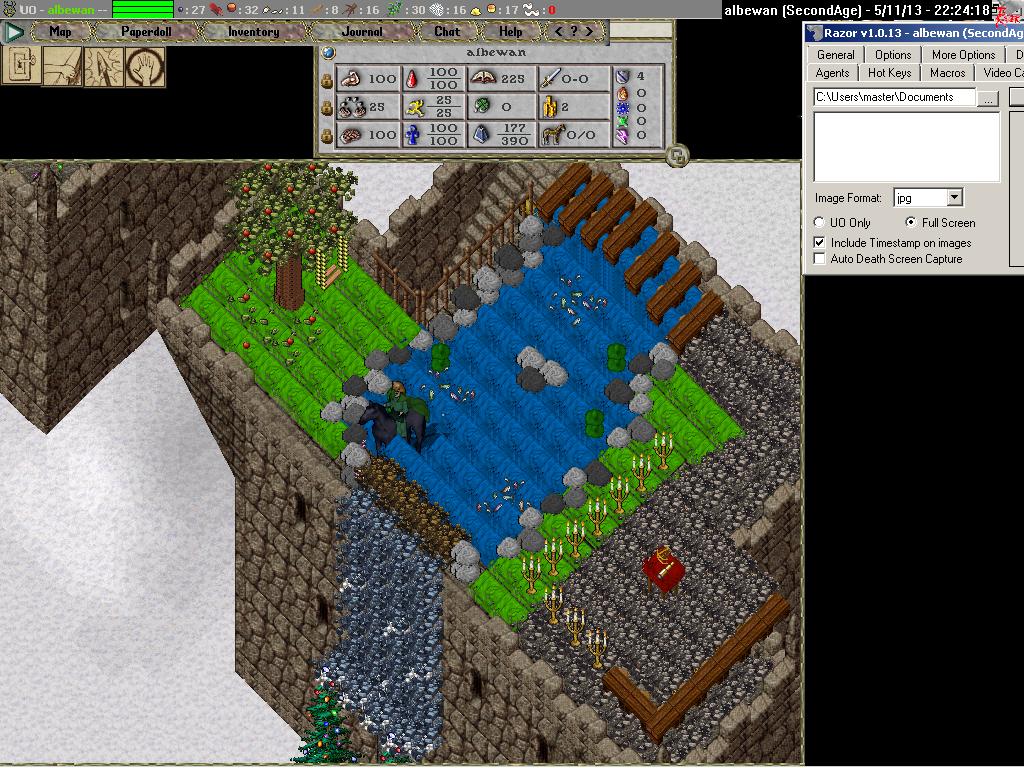The image size is (1024, 768).
Task: Select the 'UO Only' capture option in Razor
Action: [820, 223]
